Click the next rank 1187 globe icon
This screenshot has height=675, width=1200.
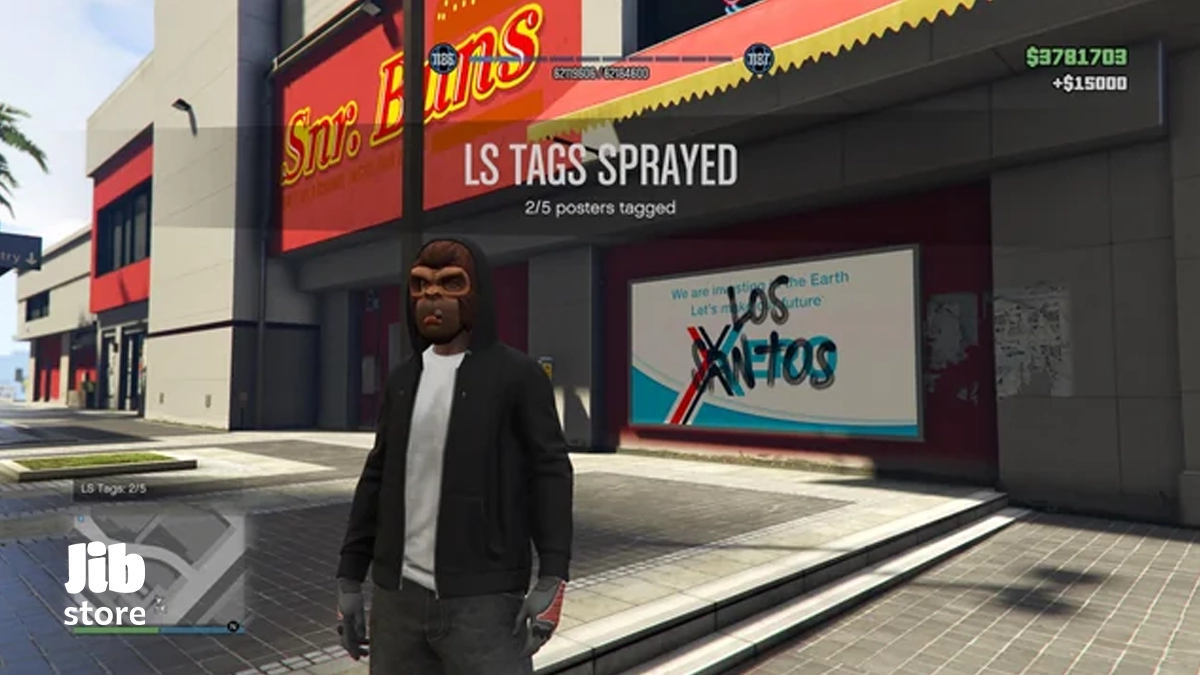(x=759, y=59)
